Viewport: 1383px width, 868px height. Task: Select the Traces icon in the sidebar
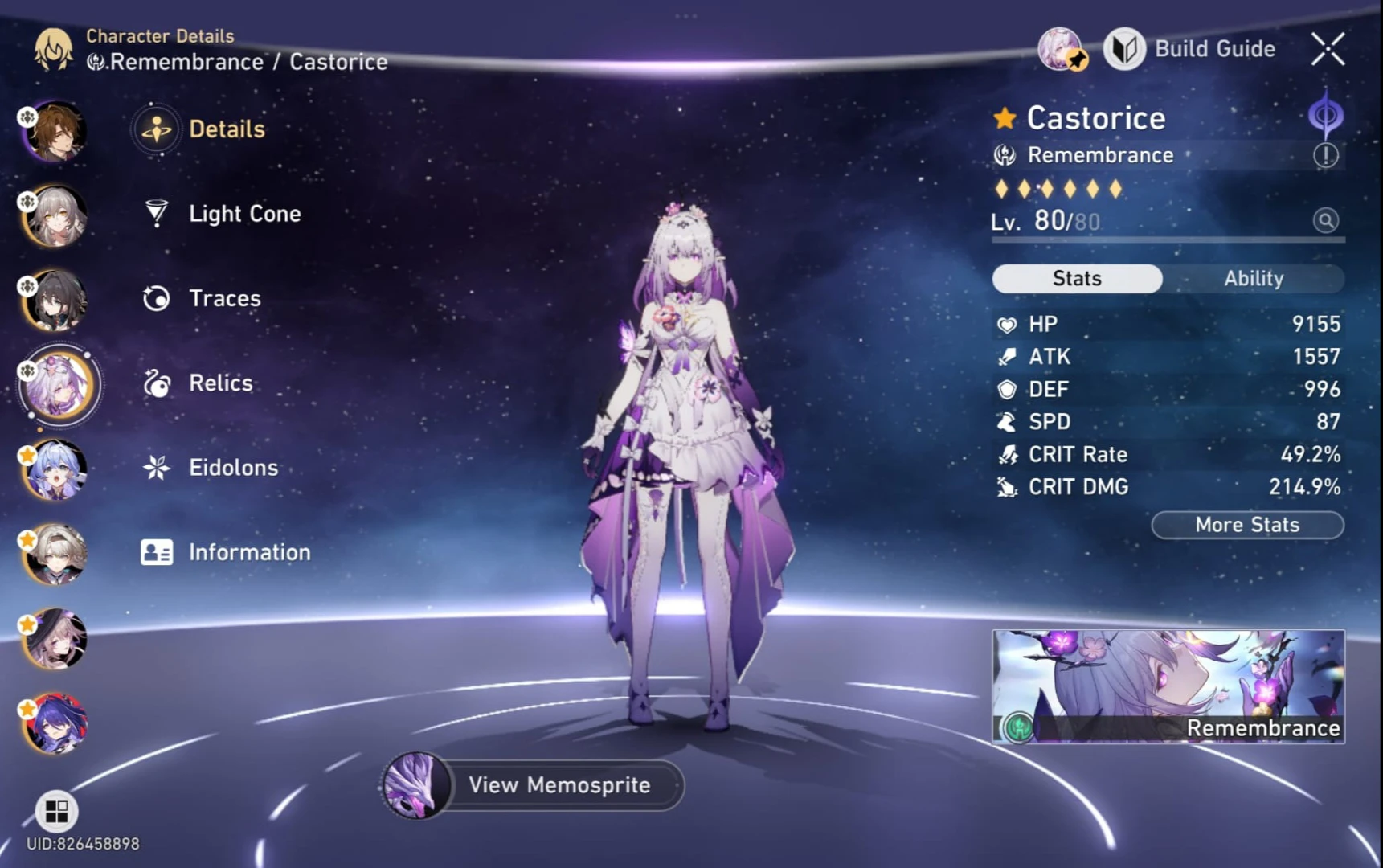tap(158, 298)
